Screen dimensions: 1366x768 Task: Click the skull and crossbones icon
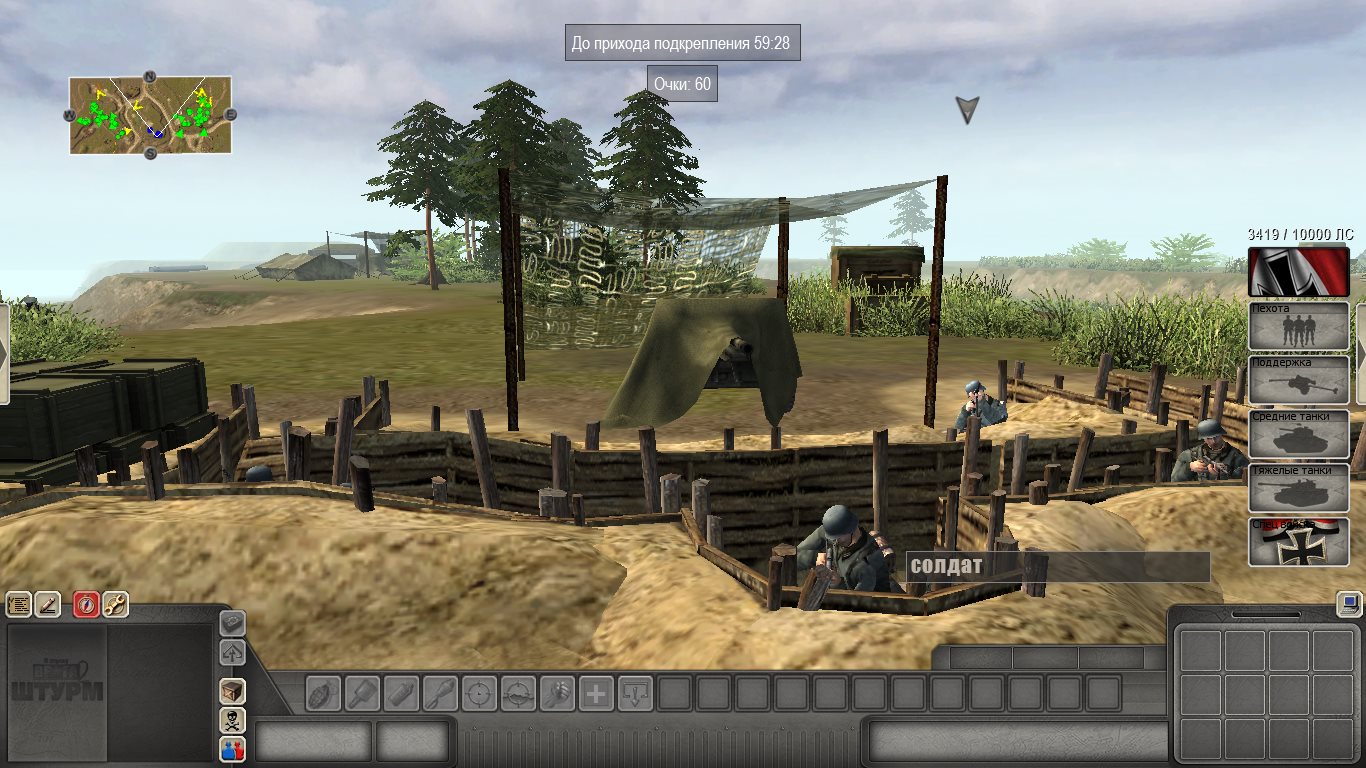click(232, 720)
